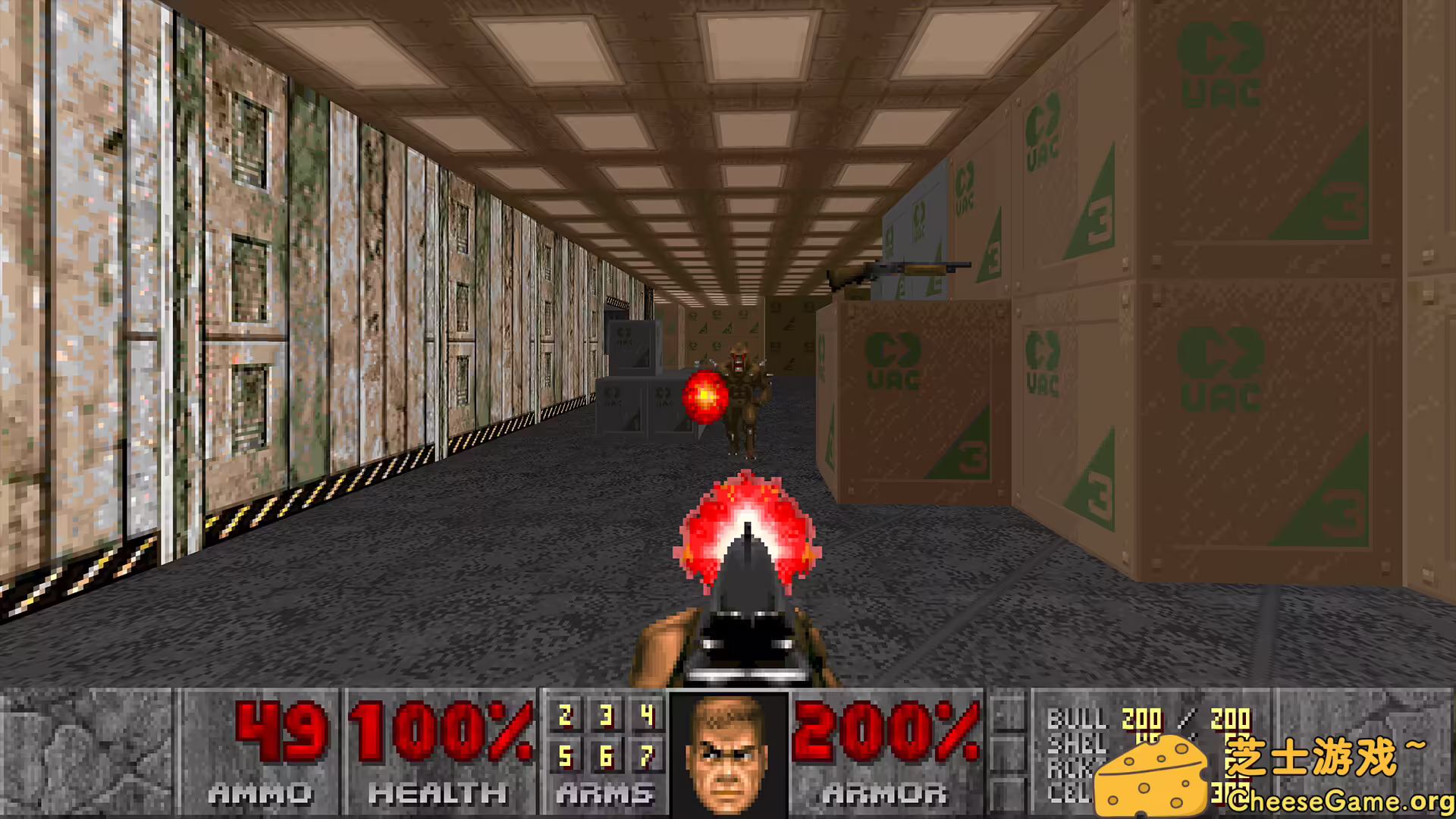The width and height of the screenshot is (1456, 819).
Task: Select weapon slot 5 in ARMS grid
Action: 565,756
